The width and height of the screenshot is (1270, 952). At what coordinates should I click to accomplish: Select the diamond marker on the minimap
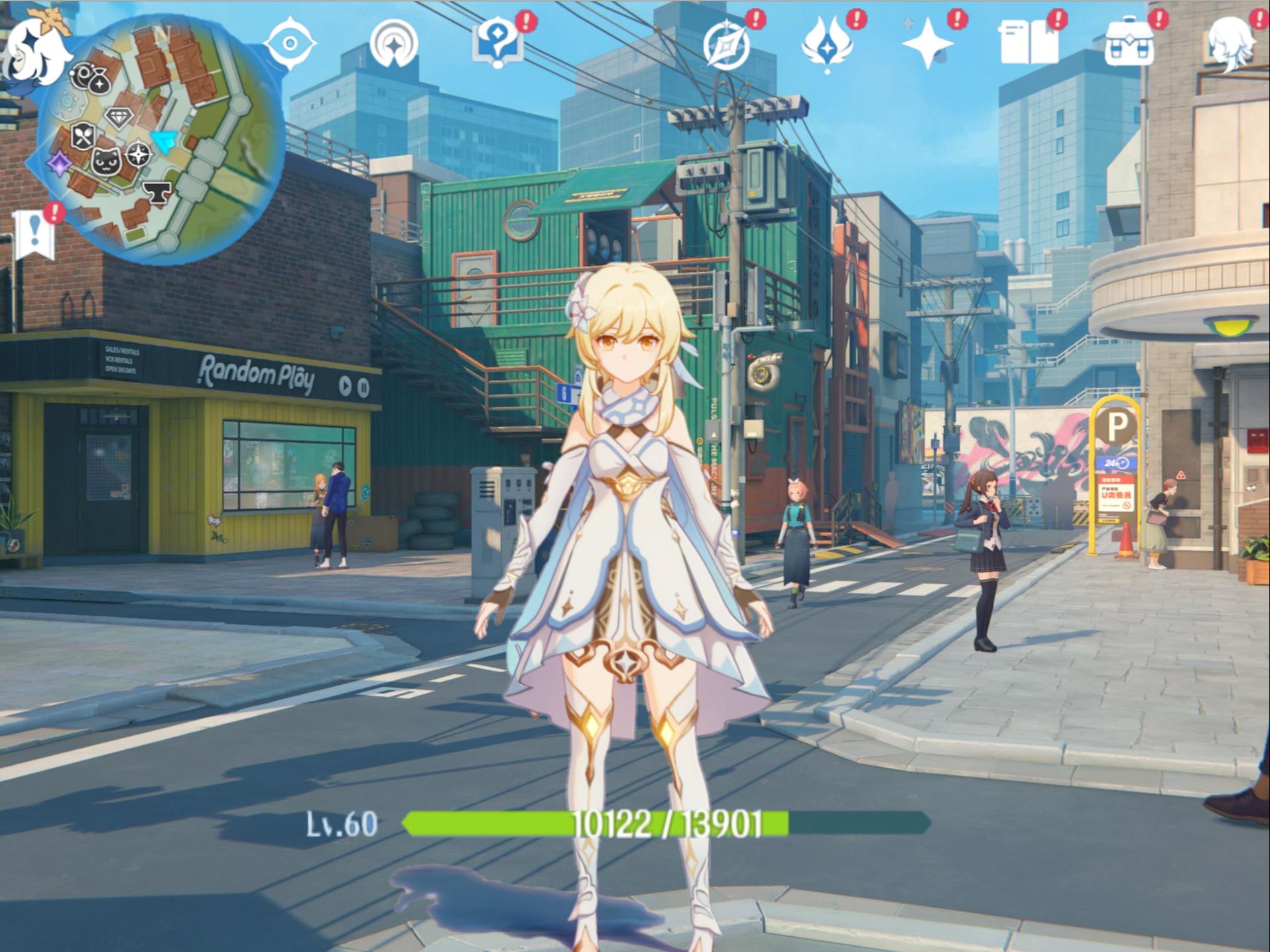click(119, 118)
